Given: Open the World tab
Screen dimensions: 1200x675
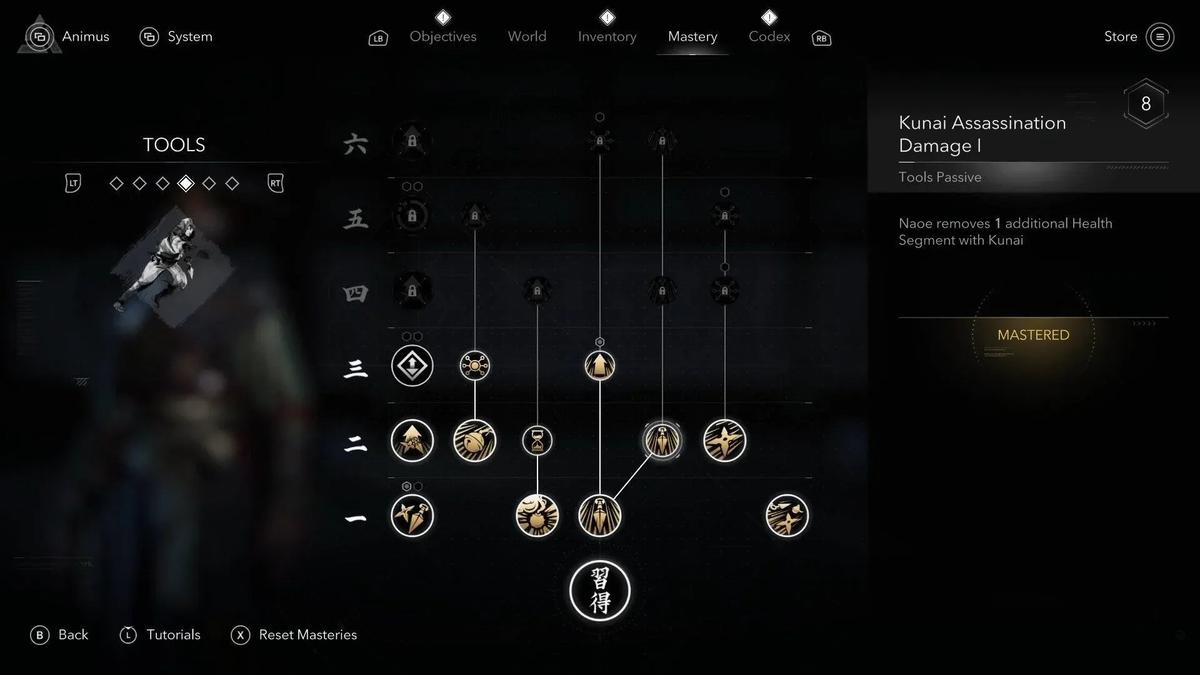Looking at the screenshot, I should tap(527, 37).
